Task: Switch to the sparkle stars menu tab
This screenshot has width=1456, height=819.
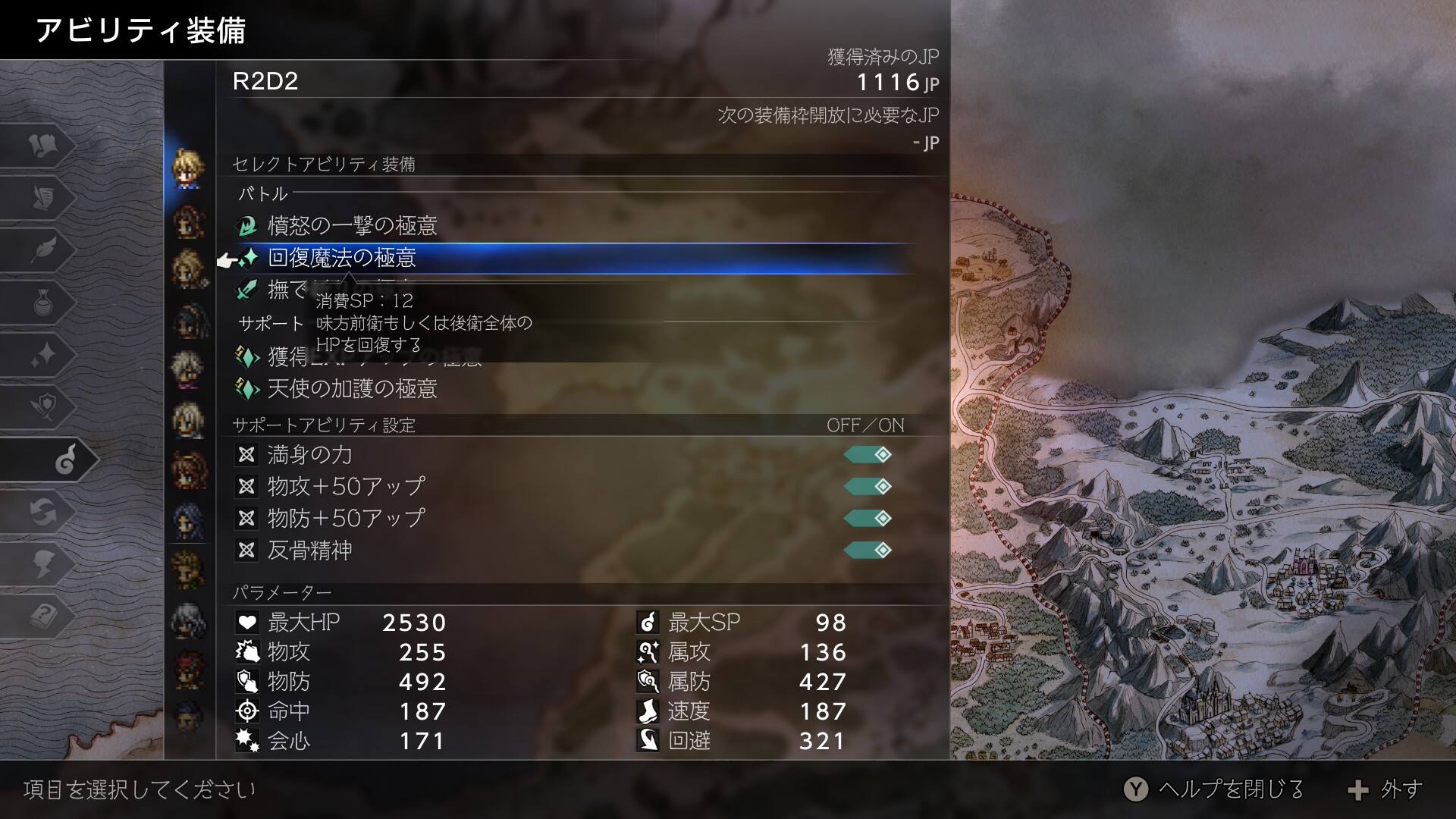Action: [x=44, y=355]
